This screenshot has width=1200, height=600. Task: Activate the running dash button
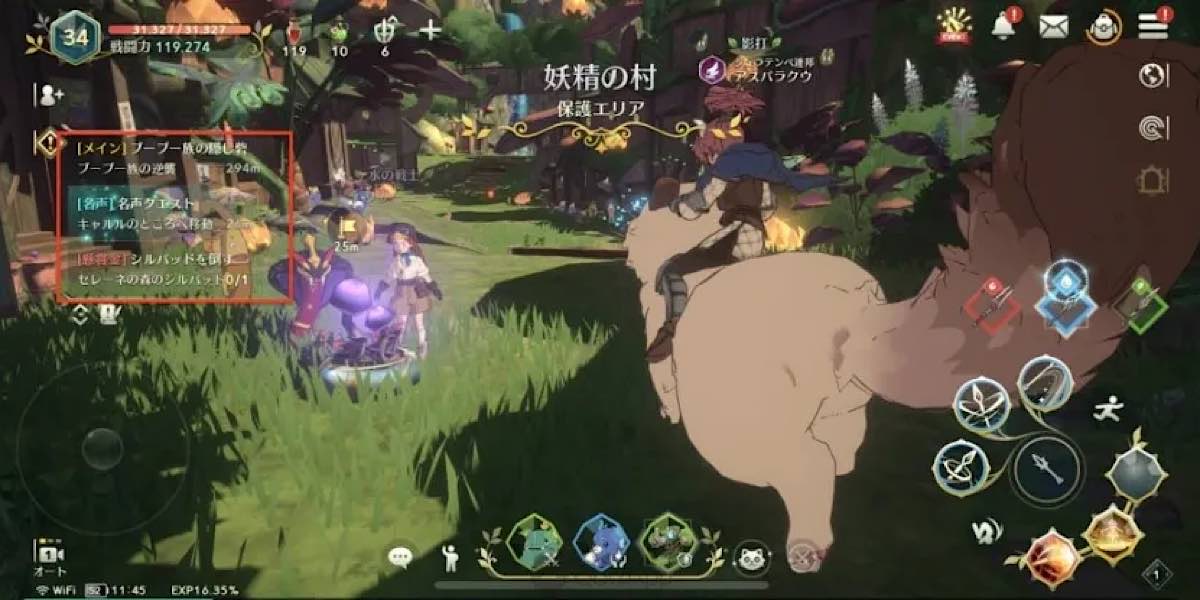1107,409
